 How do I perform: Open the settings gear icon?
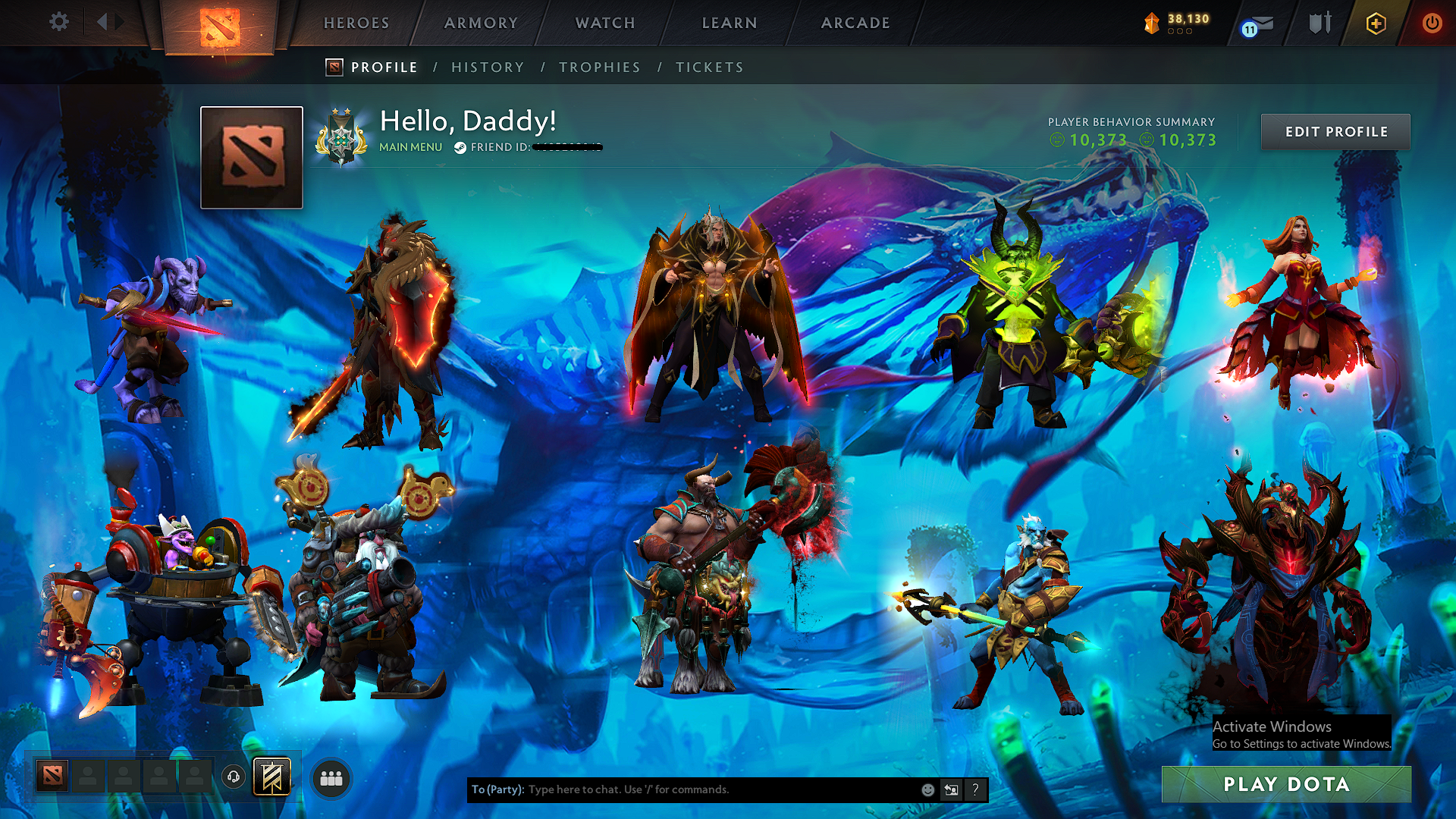(x=58, y=22)
